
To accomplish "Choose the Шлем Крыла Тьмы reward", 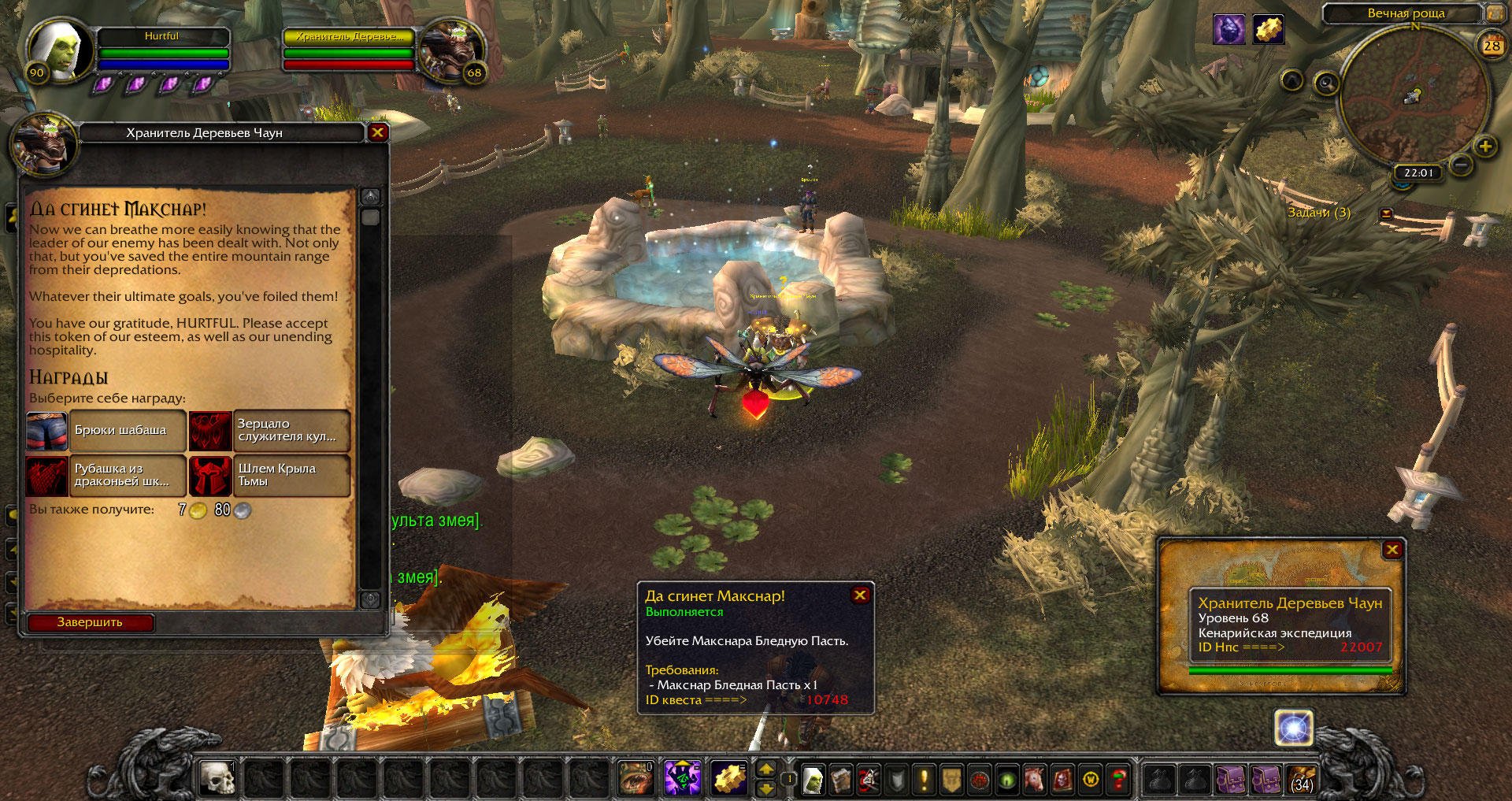I will 269,476.
